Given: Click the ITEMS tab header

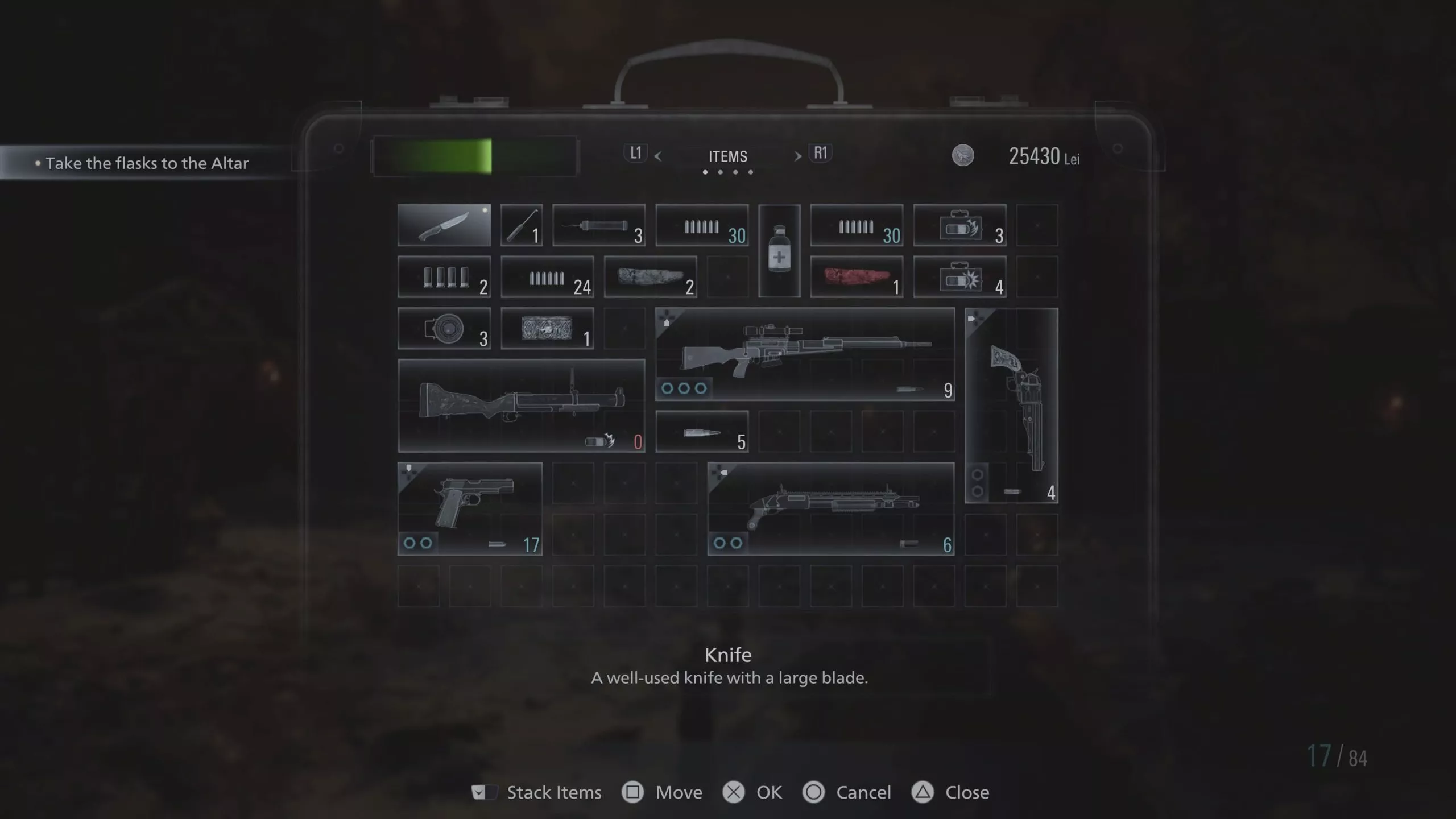Looking at the screenshot, I should pos(727,156).
